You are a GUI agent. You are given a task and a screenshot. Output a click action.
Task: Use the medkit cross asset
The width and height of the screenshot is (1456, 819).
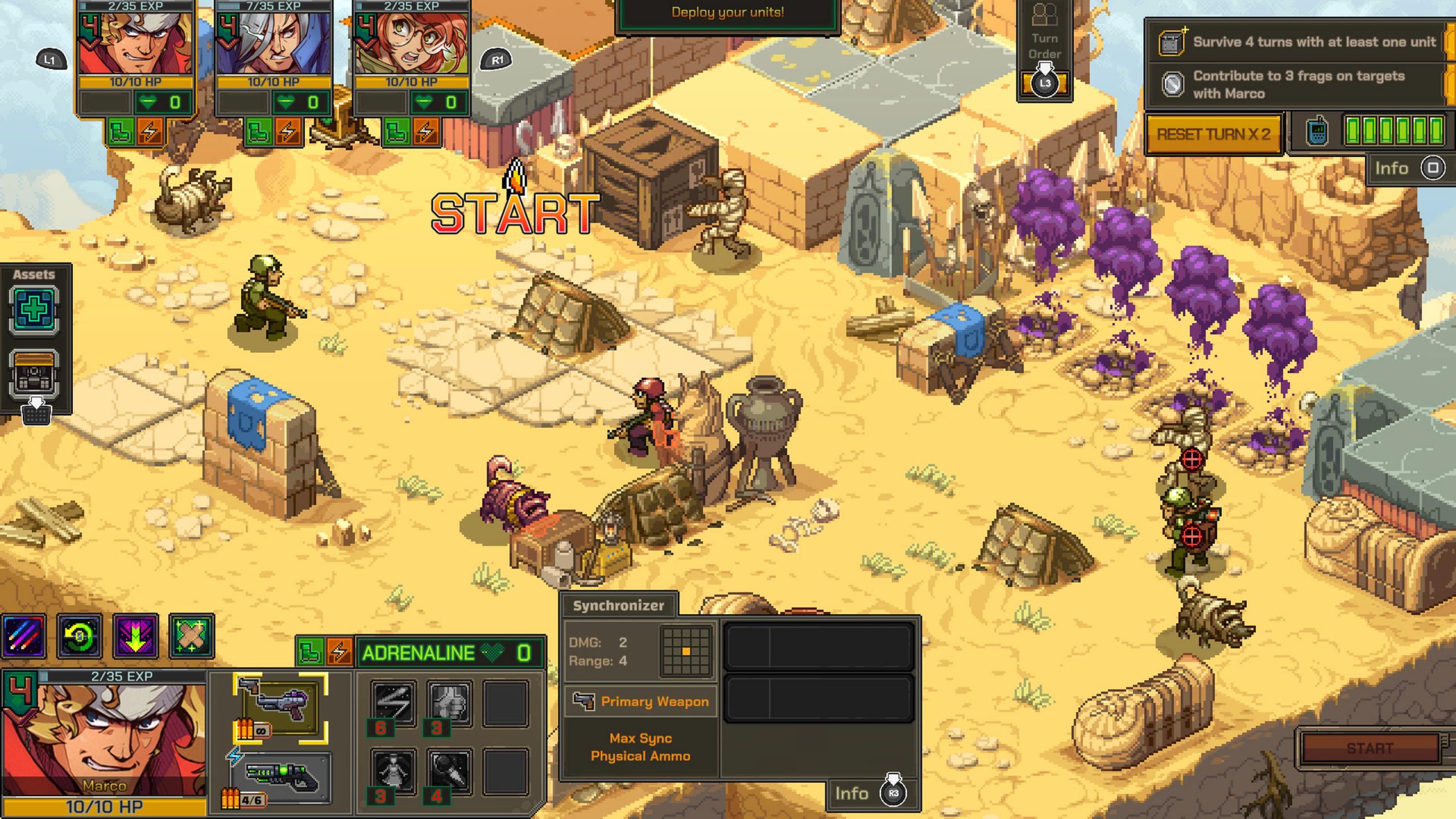tap(34, 311)
